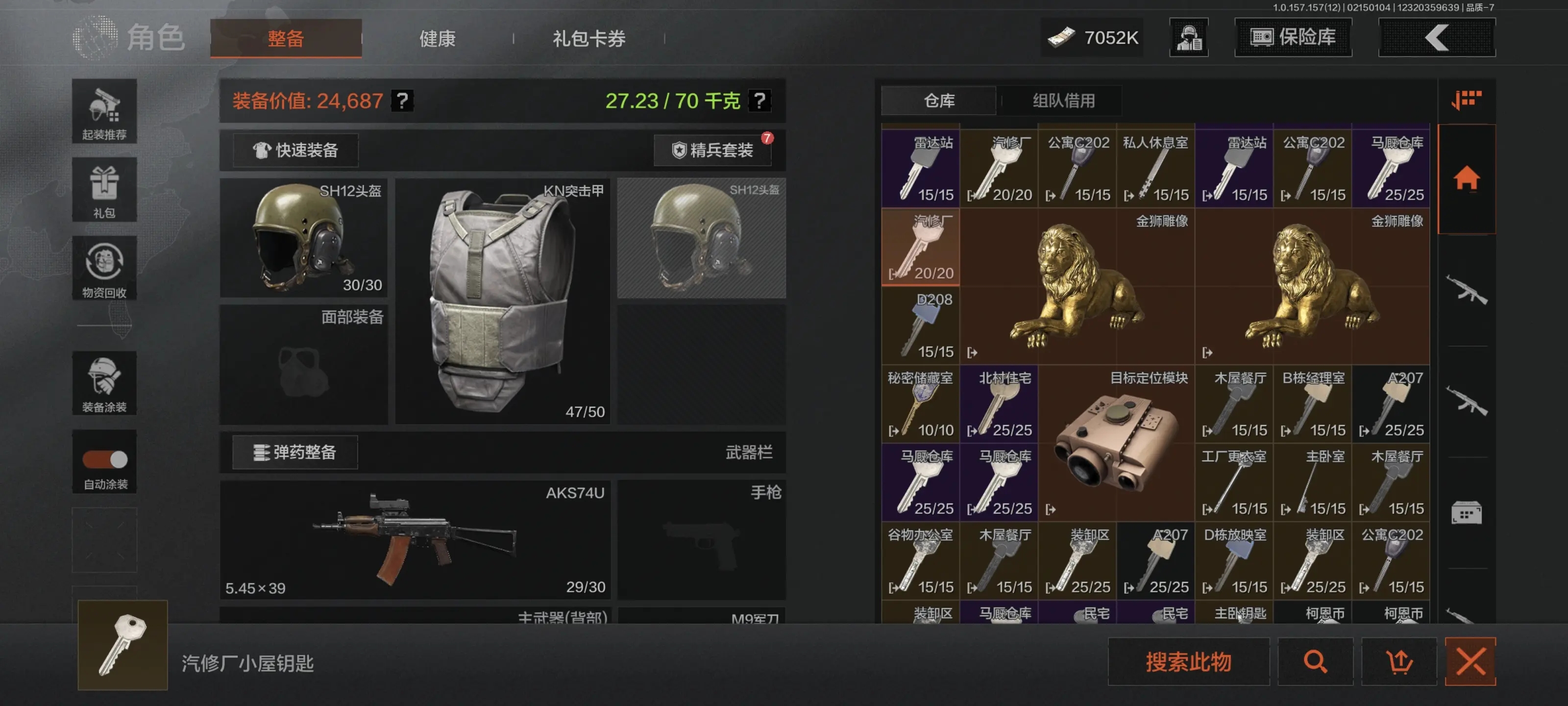Toggle the 自动涂装 switch

[105, 459]
